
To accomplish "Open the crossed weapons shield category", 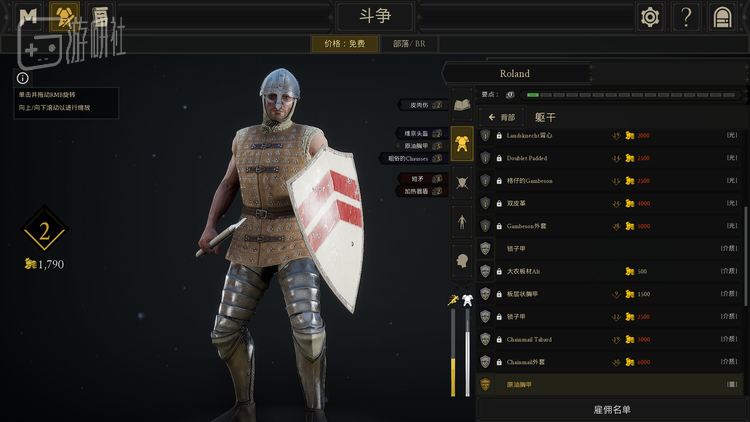I will pos(462,182).
